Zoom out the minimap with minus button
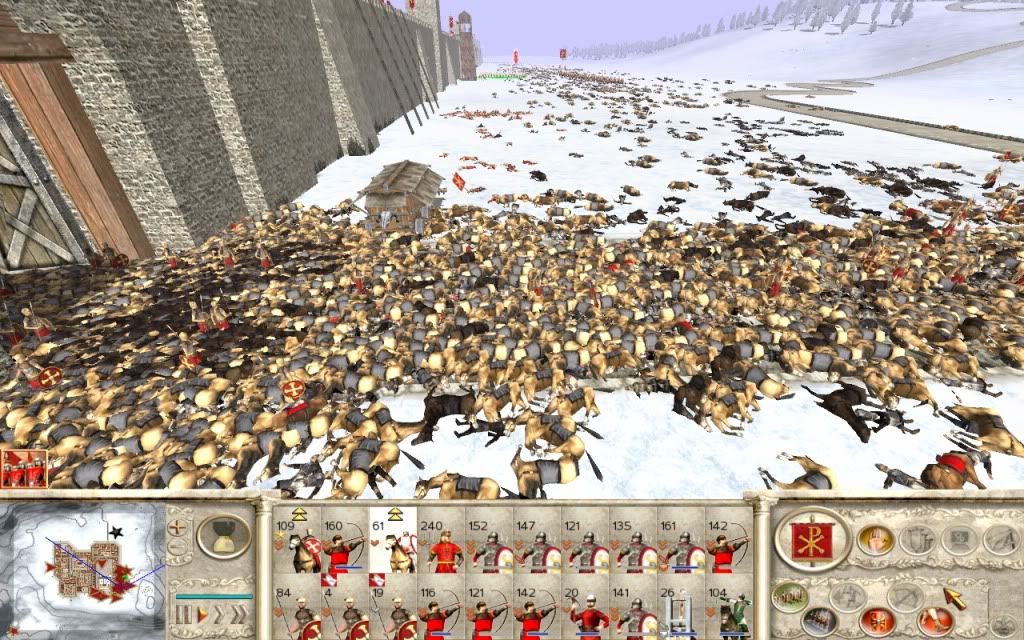The height and width of the screenshot is (640, 1024). tap(178, 547)
